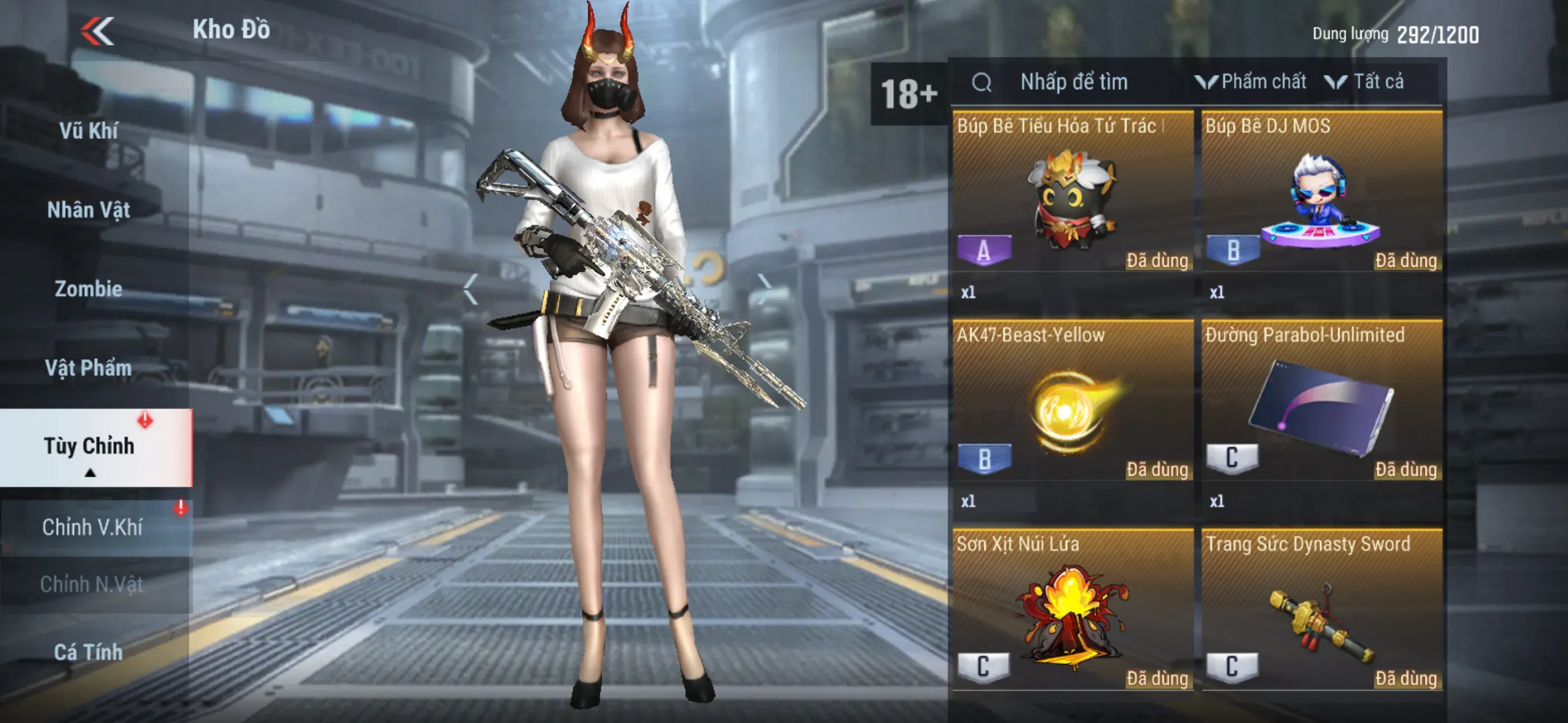The width and height of the screenshot is (1568, 723).
Task: Choose the Chỉnh N.Vật sub-tab
Action: tap(93, 584)
